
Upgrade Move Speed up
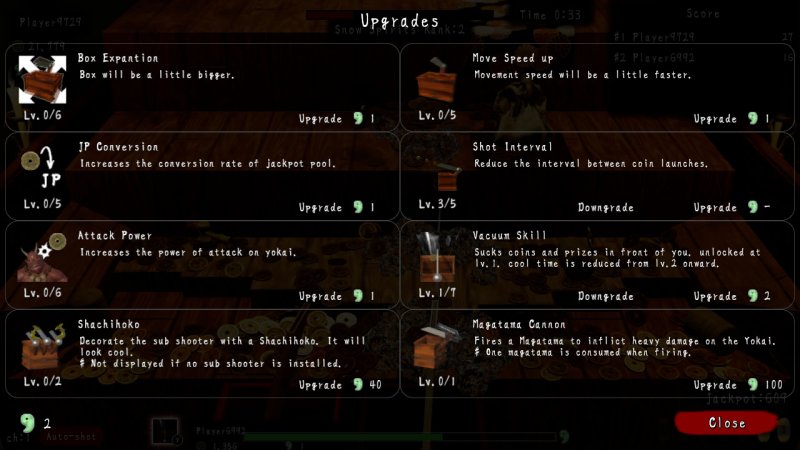click(732, 119)
